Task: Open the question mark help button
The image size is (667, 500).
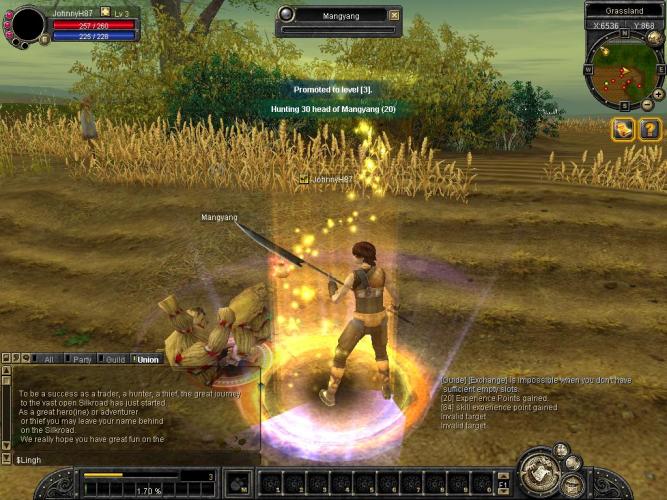Action: 649,129
